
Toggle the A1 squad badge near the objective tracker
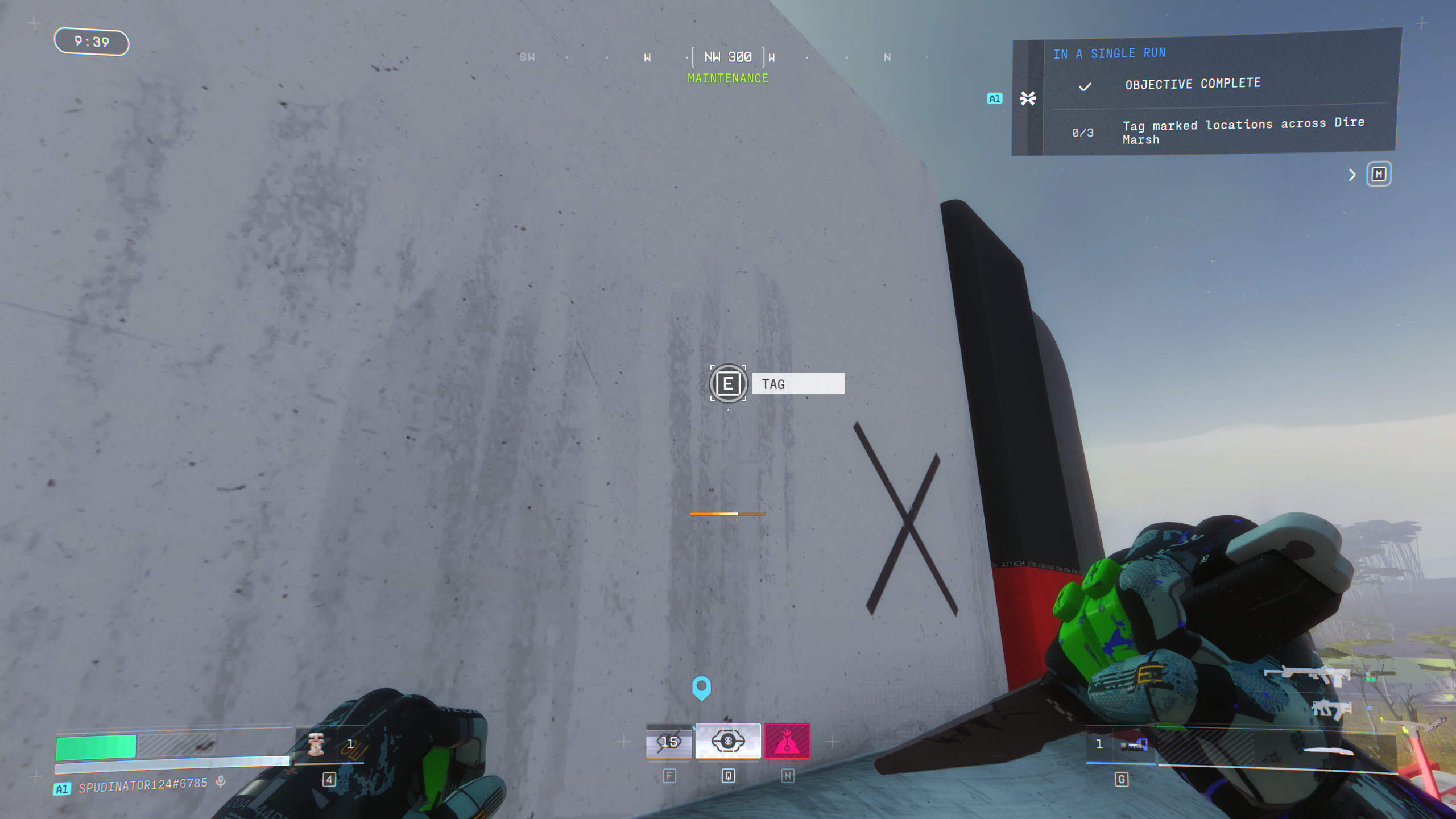995,98
